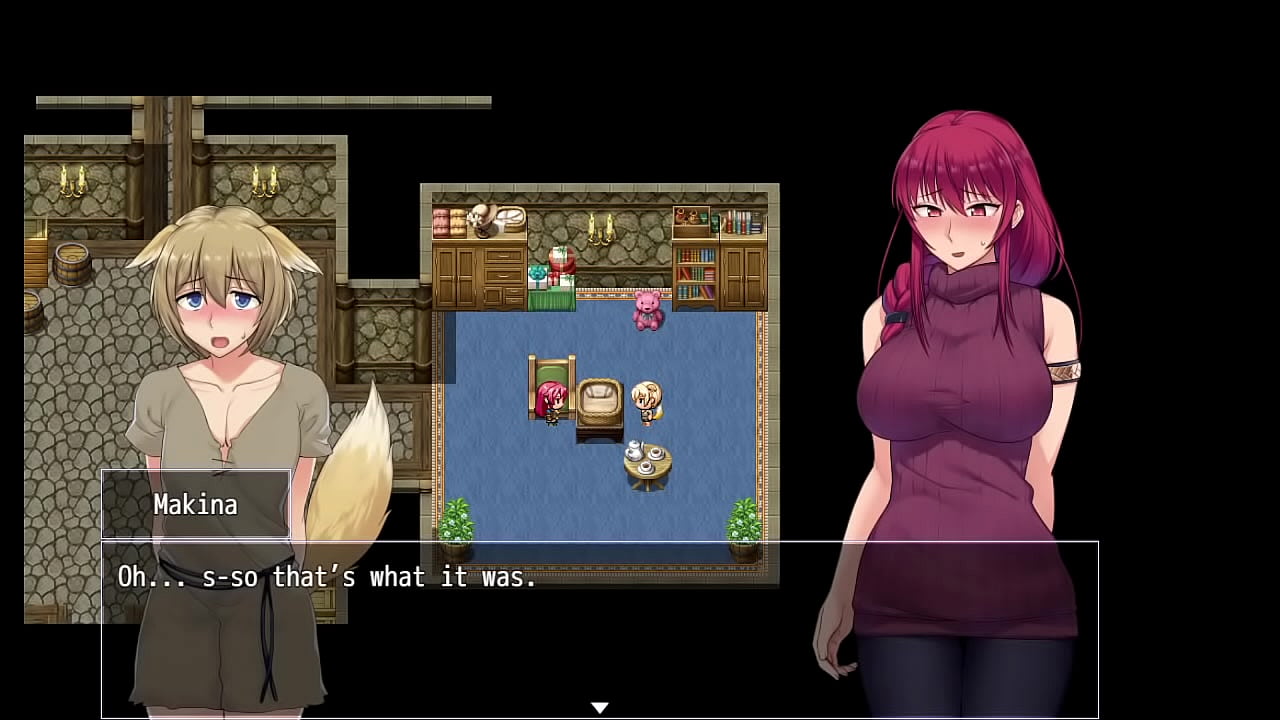Advance dialogue using the white down arrow
1280x720 pixels.
pos(599,708)
